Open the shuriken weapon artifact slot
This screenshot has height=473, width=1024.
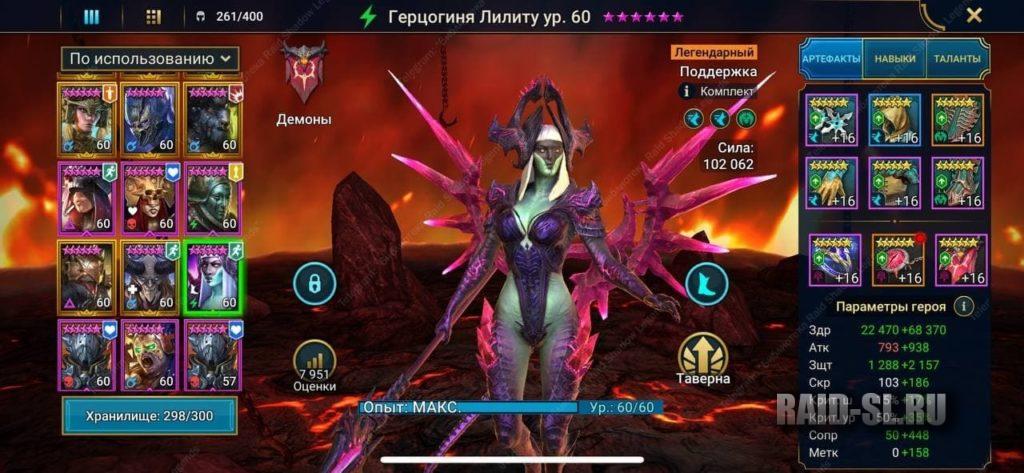tap(832, 120)
